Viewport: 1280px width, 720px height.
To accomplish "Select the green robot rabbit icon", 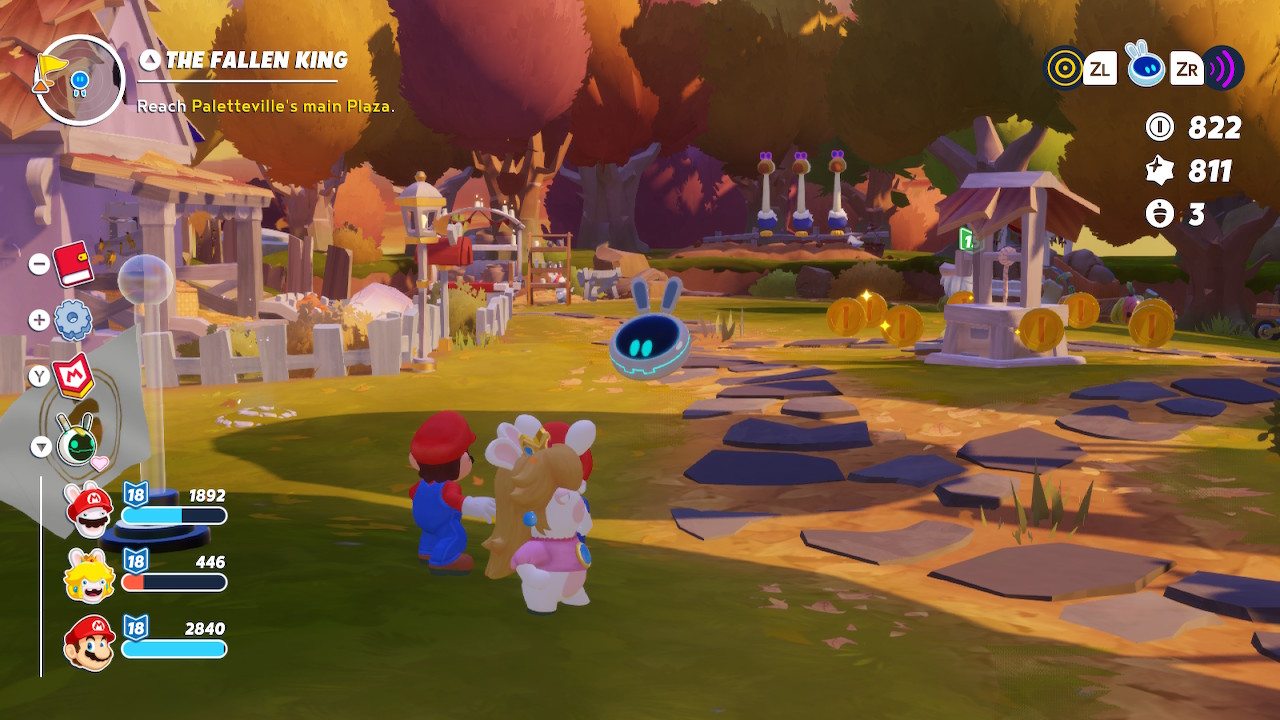I will coord(77,442).
